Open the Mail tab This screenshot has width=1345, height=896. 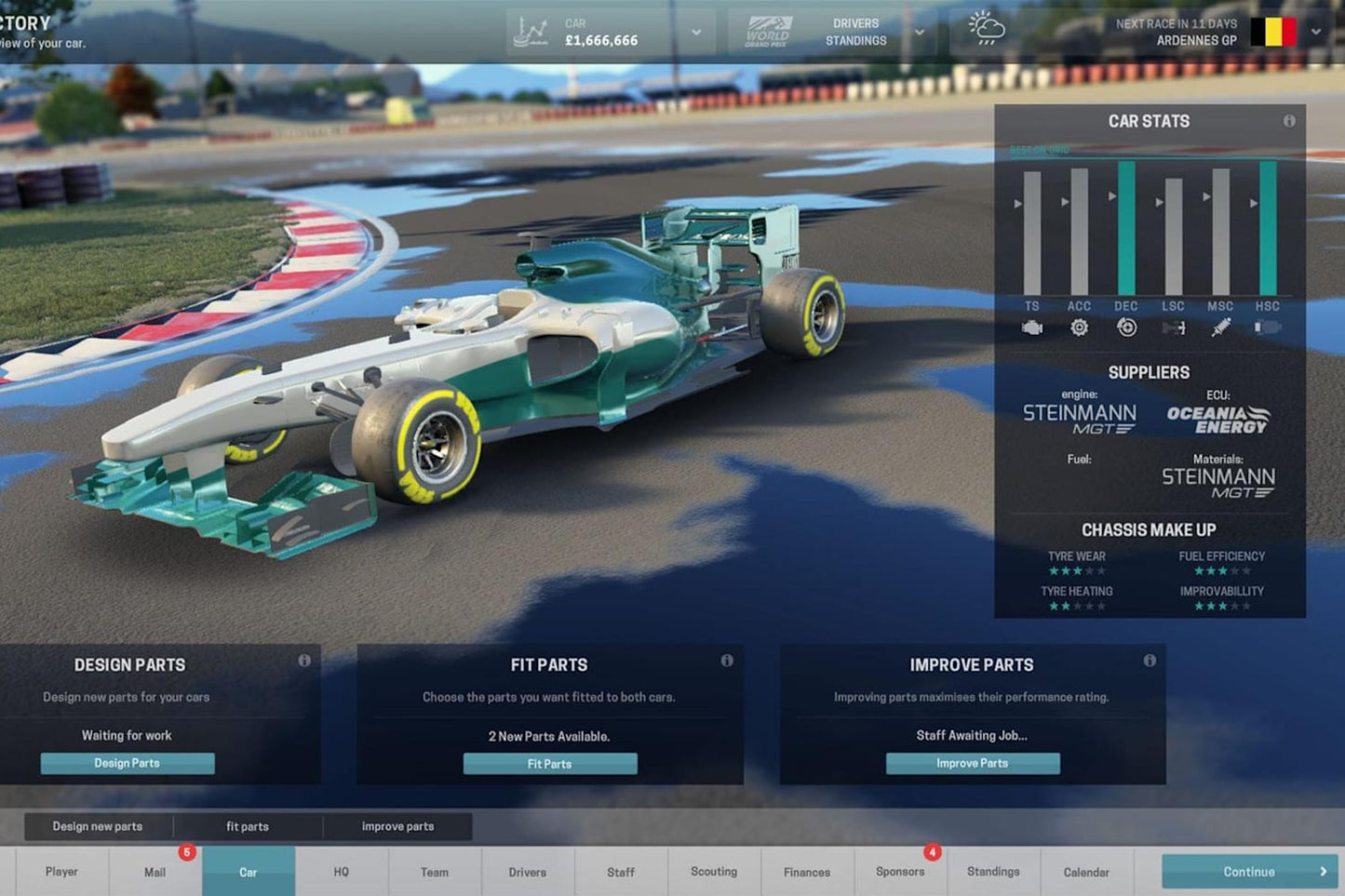155,872
